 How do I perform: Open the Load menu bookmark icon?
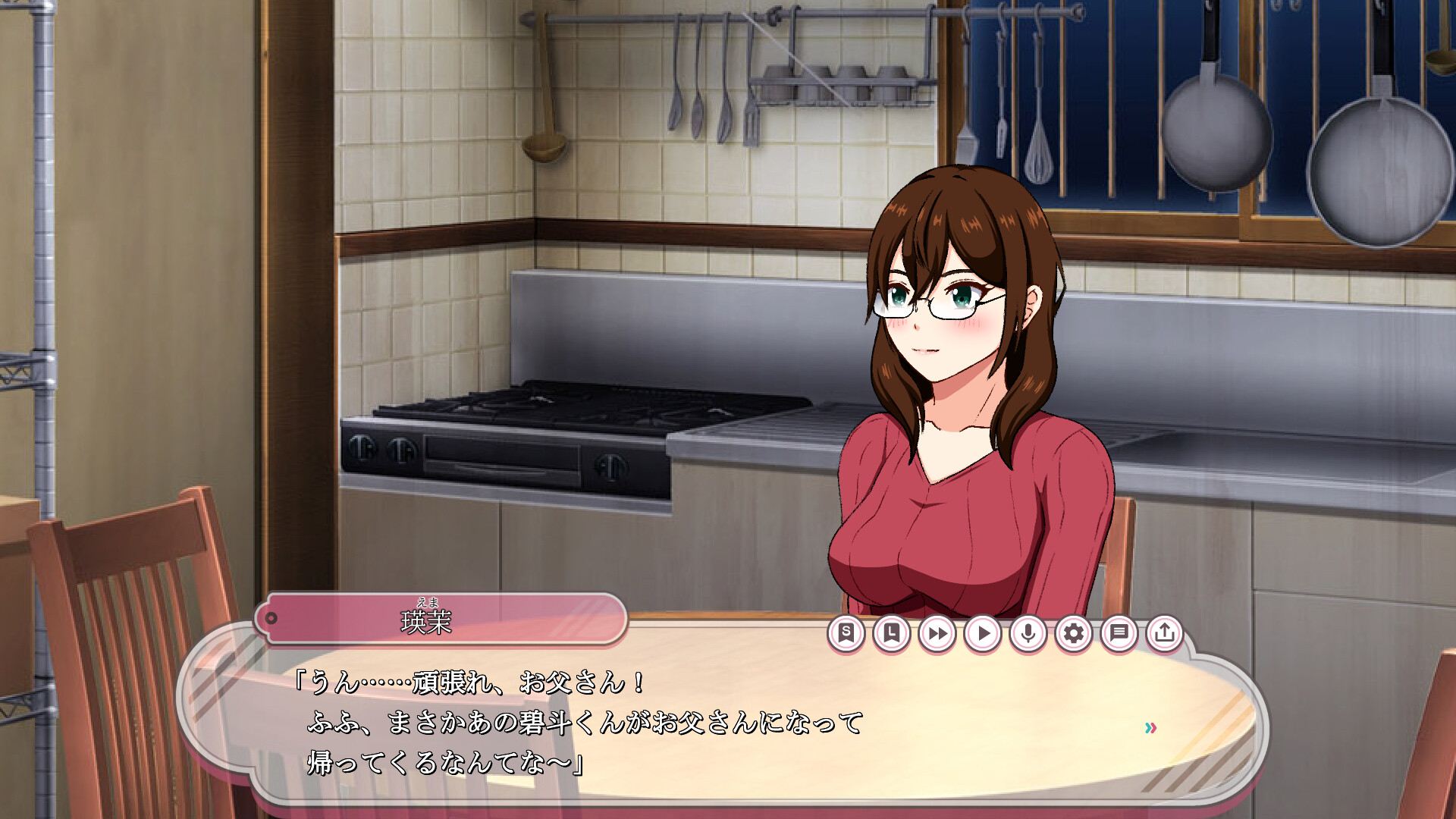coord(892,633)
